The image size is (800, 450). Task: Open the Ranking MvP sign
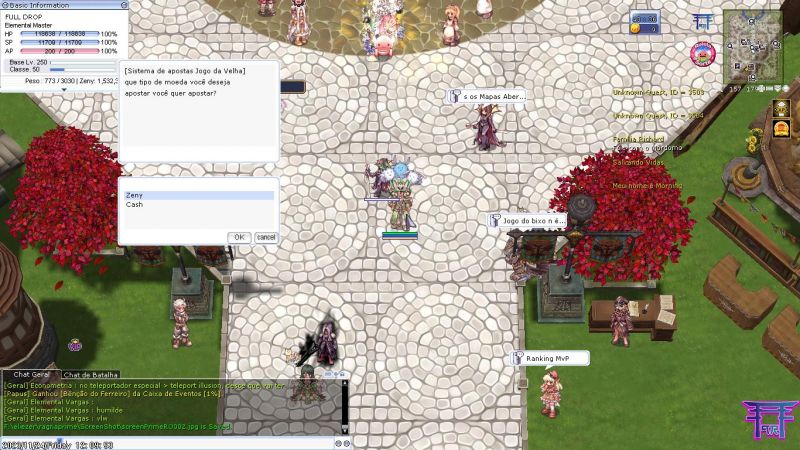(547, 357)
